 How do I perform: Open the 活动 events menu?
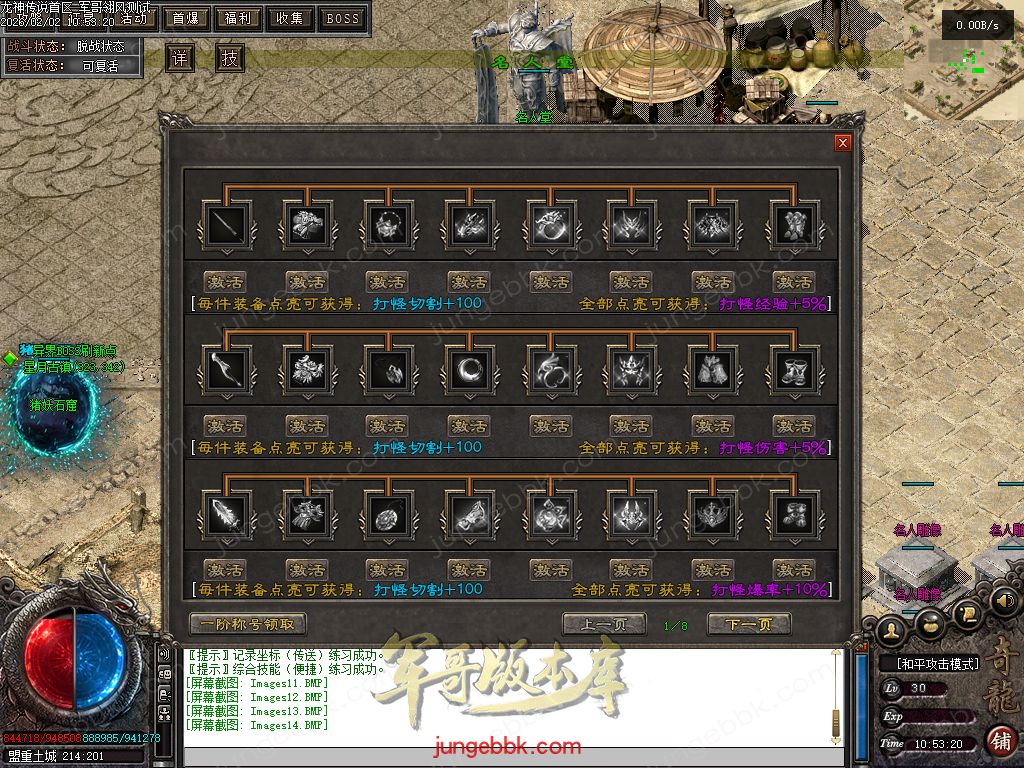pos(134,18)
